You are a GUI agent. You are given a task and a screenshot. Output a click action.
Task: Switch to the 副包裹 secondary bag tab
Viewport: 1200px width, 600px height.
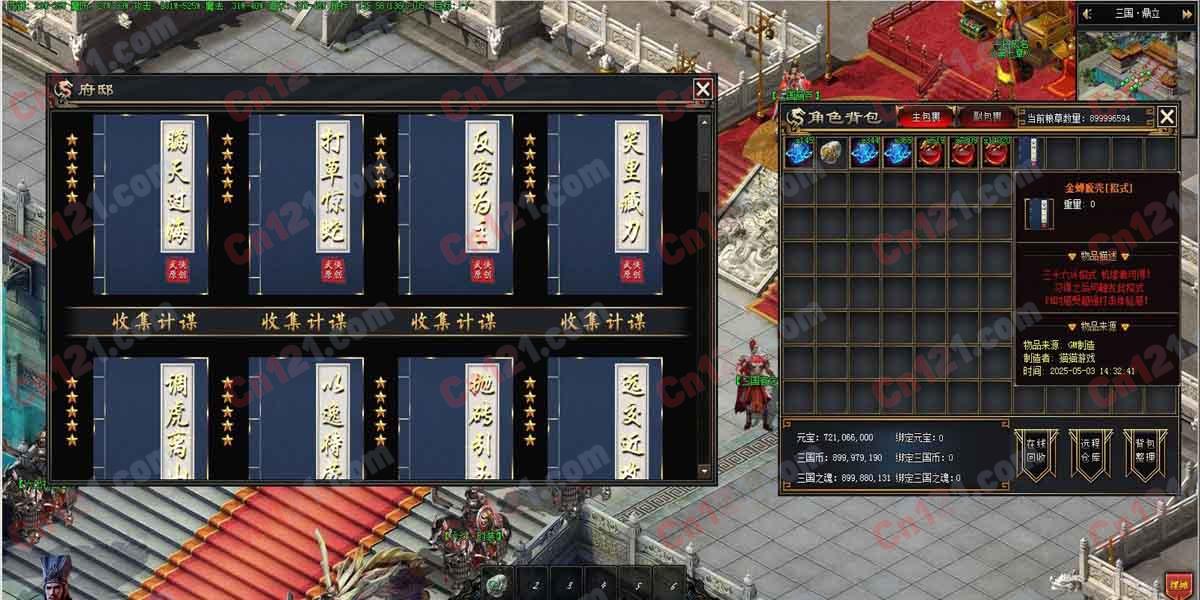coord(986,117)
